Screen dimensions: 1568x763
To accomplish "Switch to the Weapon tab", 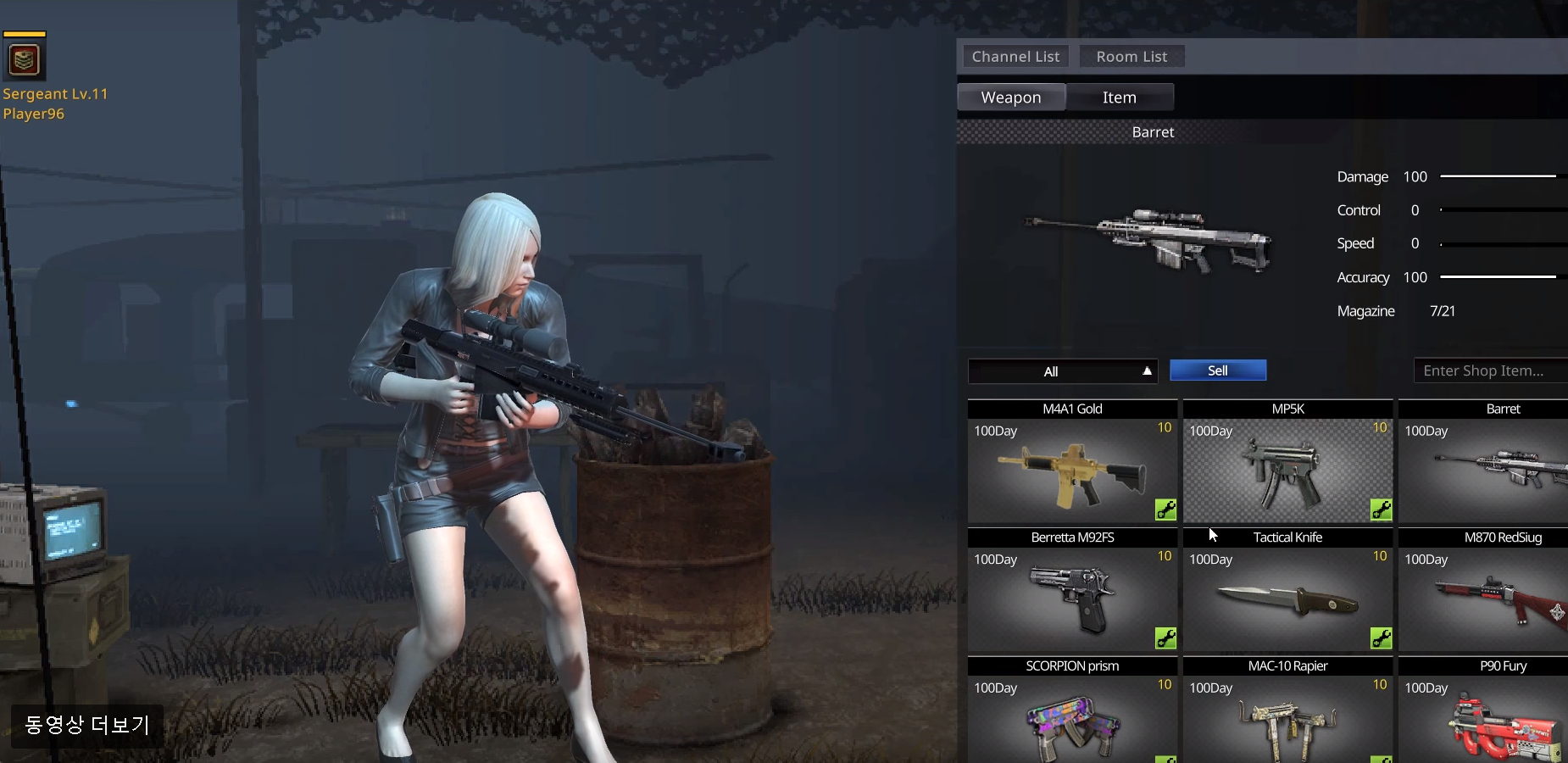I will point(1011,97).
